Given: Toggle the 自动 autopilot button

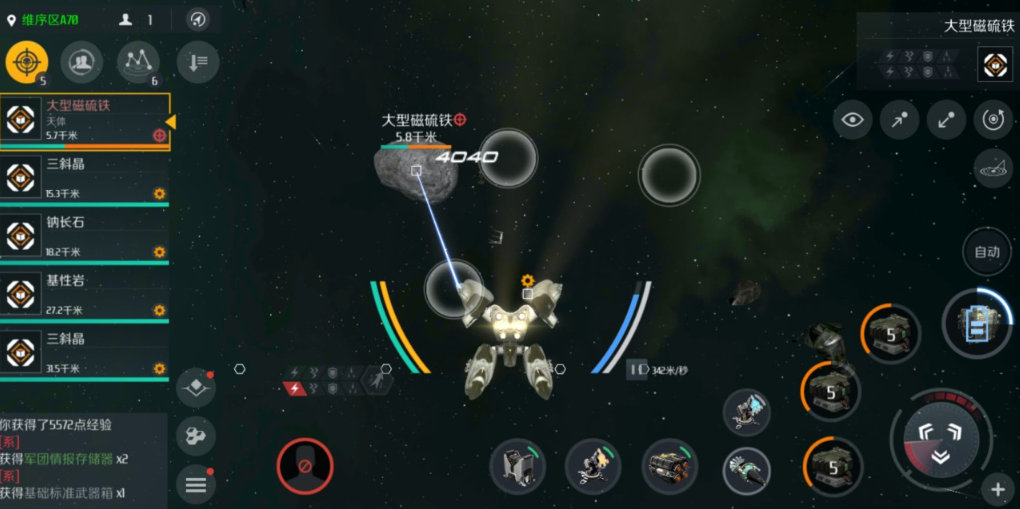Looking at the screenshot, I should [x=986, y=252].
